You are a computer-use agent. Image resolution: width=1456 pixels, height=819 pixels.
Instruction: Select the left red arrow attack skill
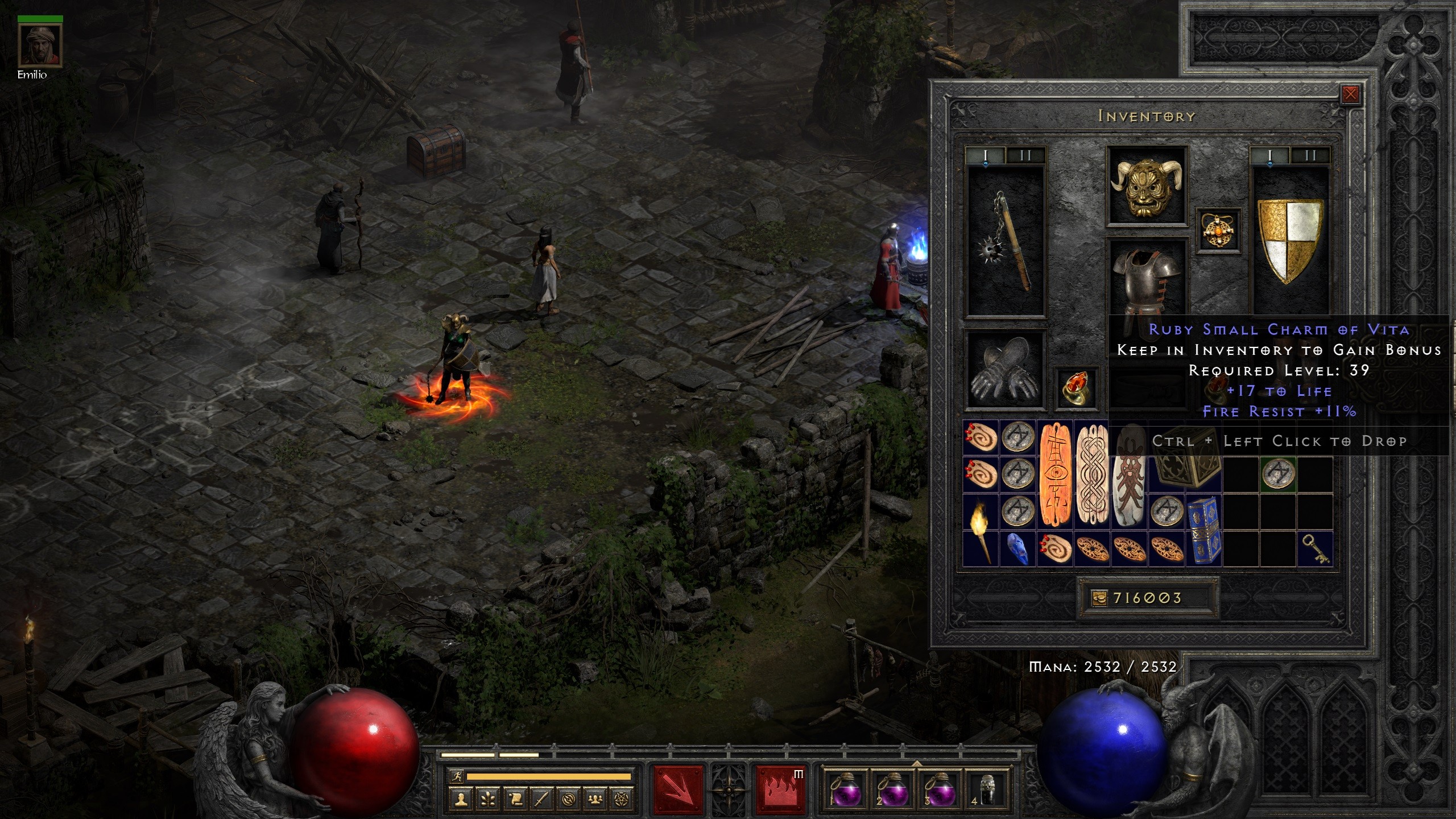(678, 791)
